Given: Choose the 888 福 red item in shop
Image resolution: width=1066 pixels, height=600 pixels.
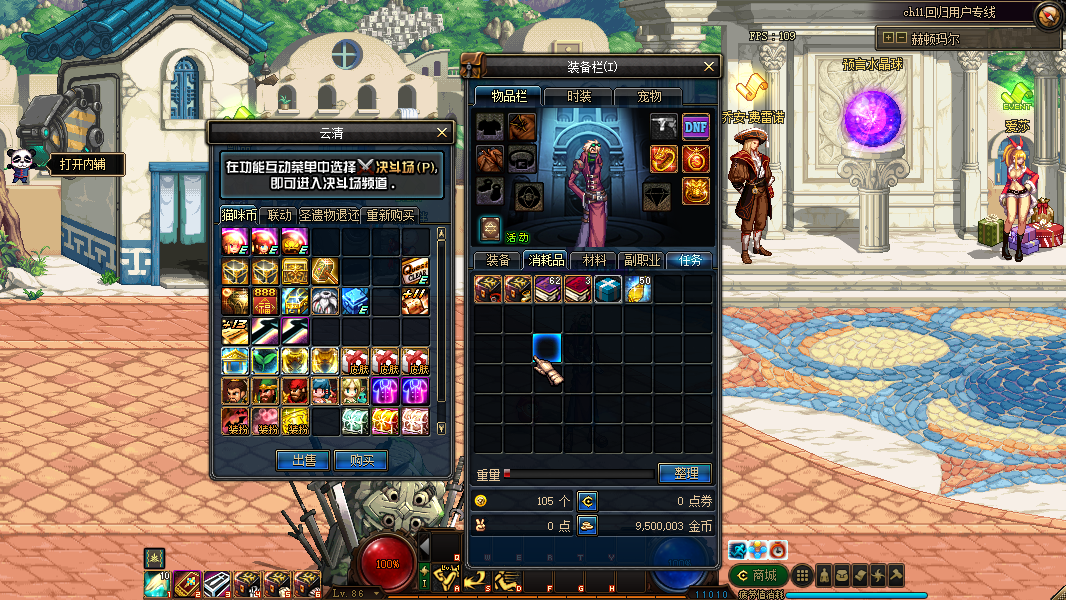Looking at the screenshot, I should click(266, 300).
